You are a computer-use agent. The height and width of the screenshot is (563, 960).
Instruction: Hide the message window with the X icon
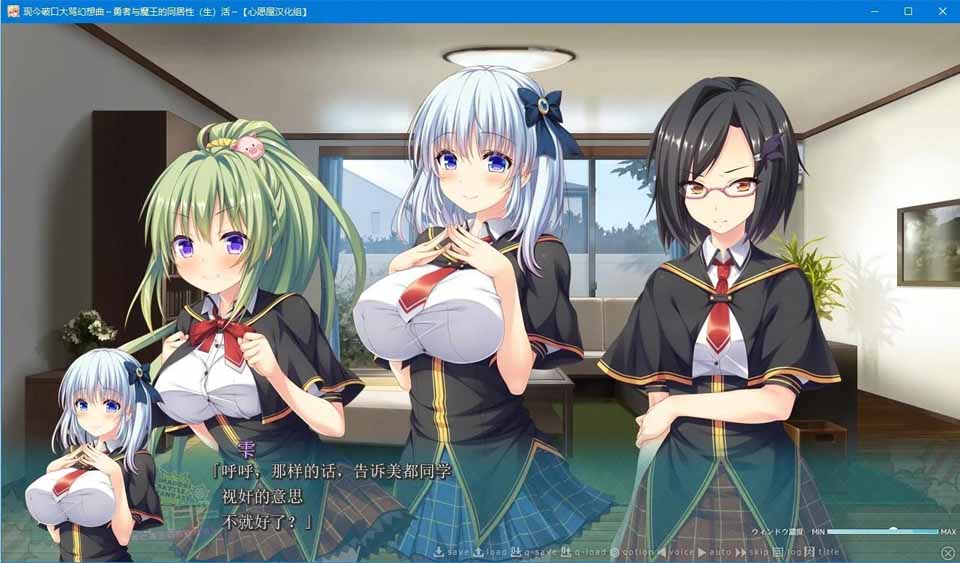(x=947, y=552)
